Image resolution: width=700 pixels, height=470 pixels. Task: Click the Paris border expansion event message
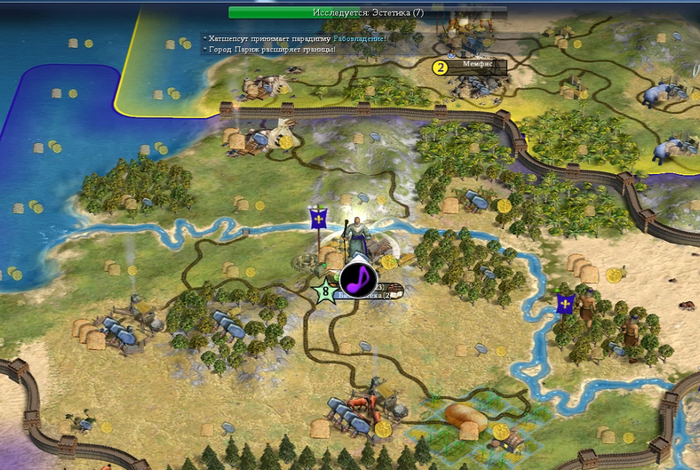[x=270, y=49]
